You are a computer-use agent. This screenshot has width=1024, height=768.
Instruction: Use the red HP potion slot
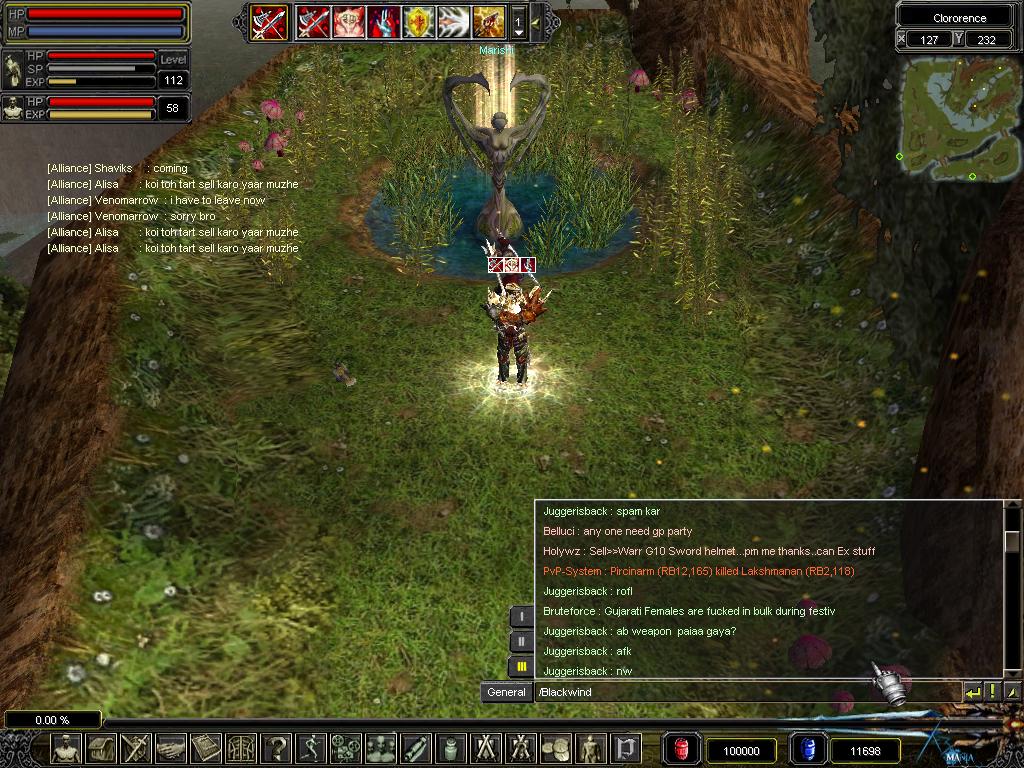682,749
